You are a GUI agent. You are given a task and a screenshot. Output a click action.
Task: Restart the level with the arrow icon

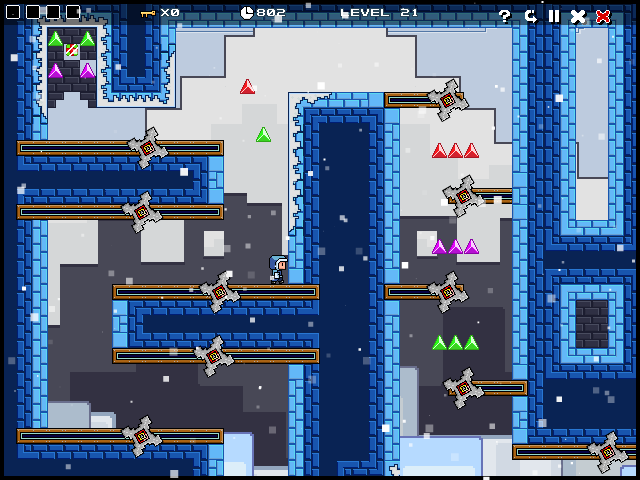point(530,16)
